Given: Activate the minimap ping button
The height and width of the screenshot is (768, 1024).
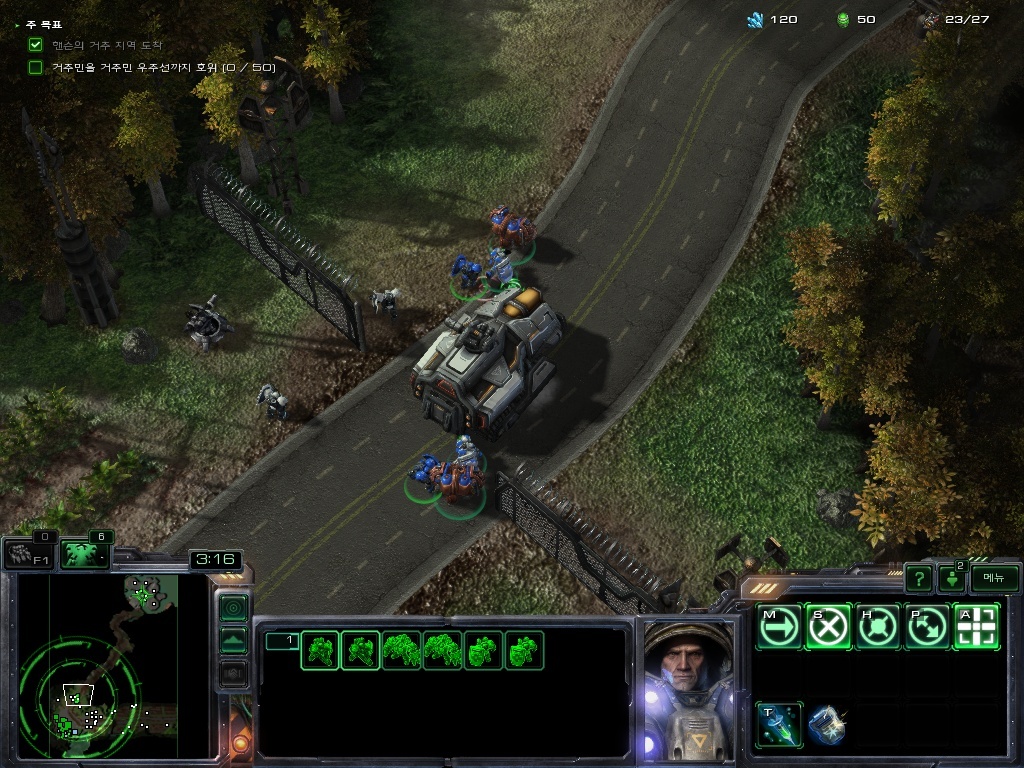Looking at the screenshot, I should (x=233, y=607).
